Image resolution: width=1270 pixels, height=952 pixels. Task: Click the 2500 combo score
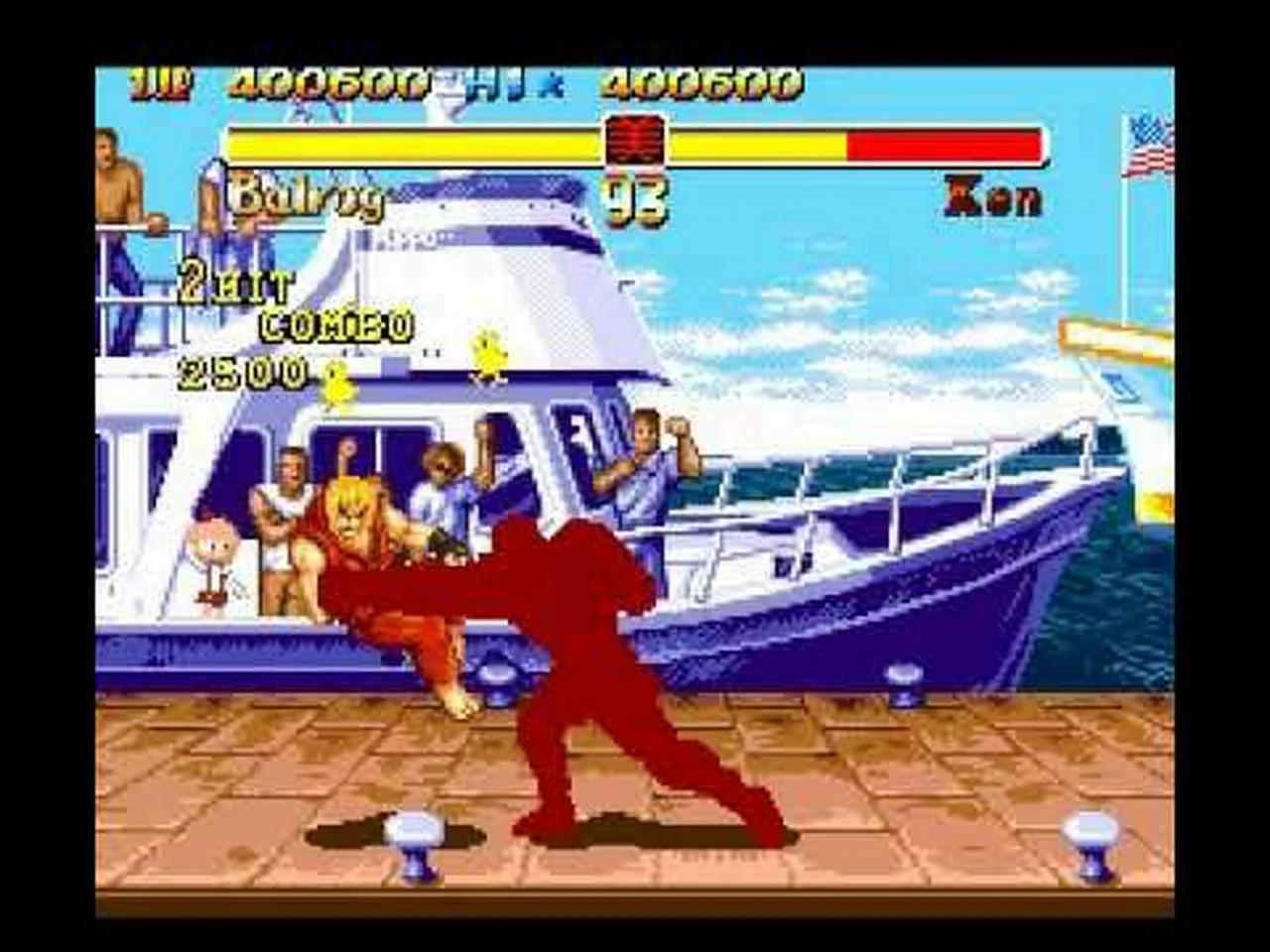click(243, 375)
